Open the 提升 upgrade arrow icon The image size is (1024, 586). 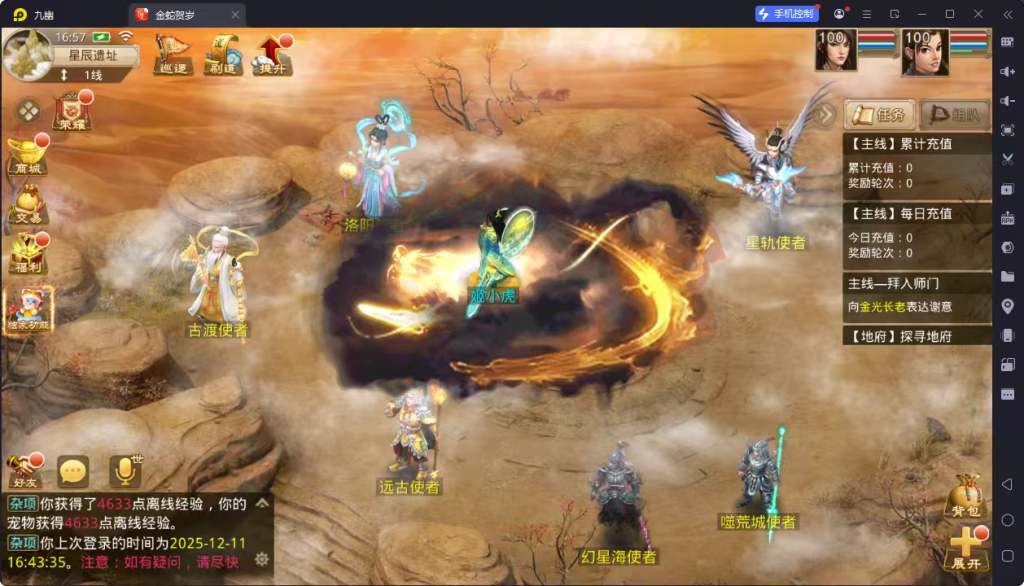[x=273, y=54]
